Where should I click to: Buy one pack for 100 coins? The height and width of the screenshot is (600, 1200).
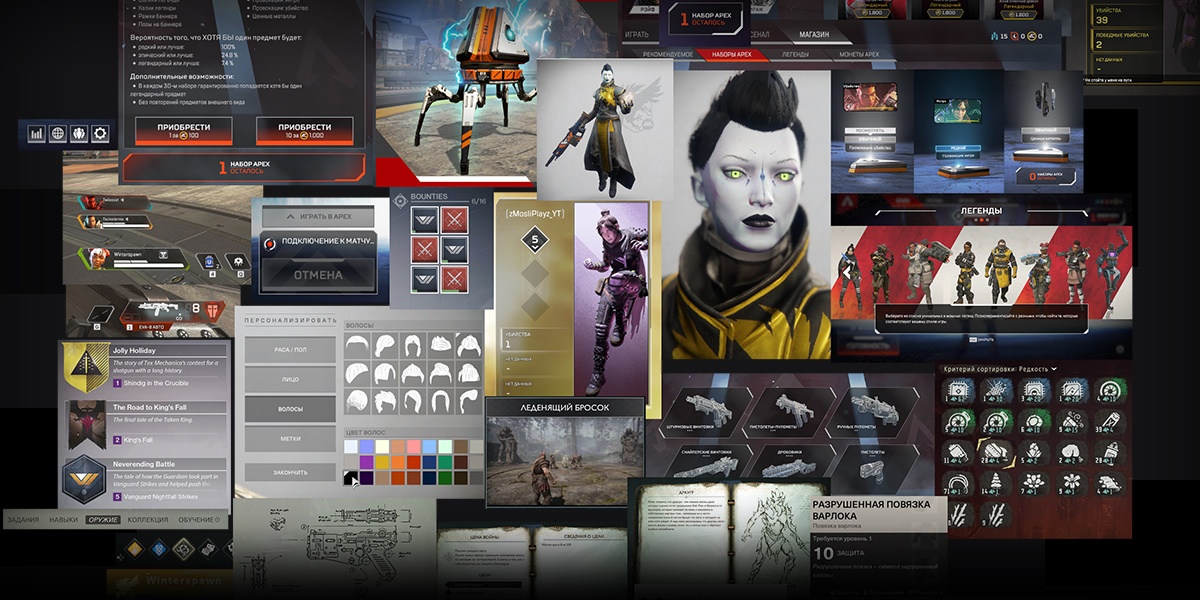point(183,130)
